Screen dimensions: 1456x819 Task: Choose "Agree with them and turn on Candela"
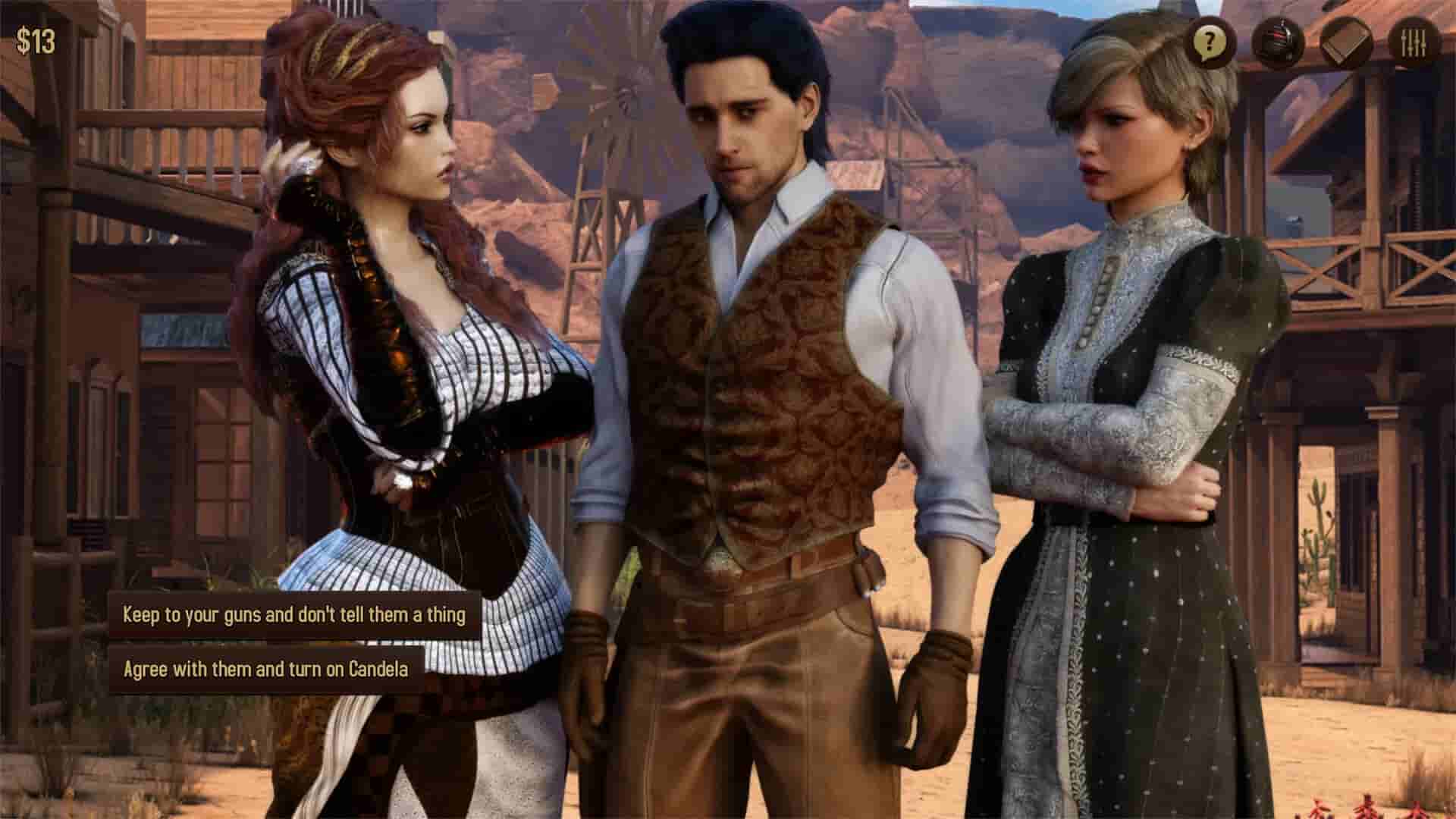click(x=267, y=669)
